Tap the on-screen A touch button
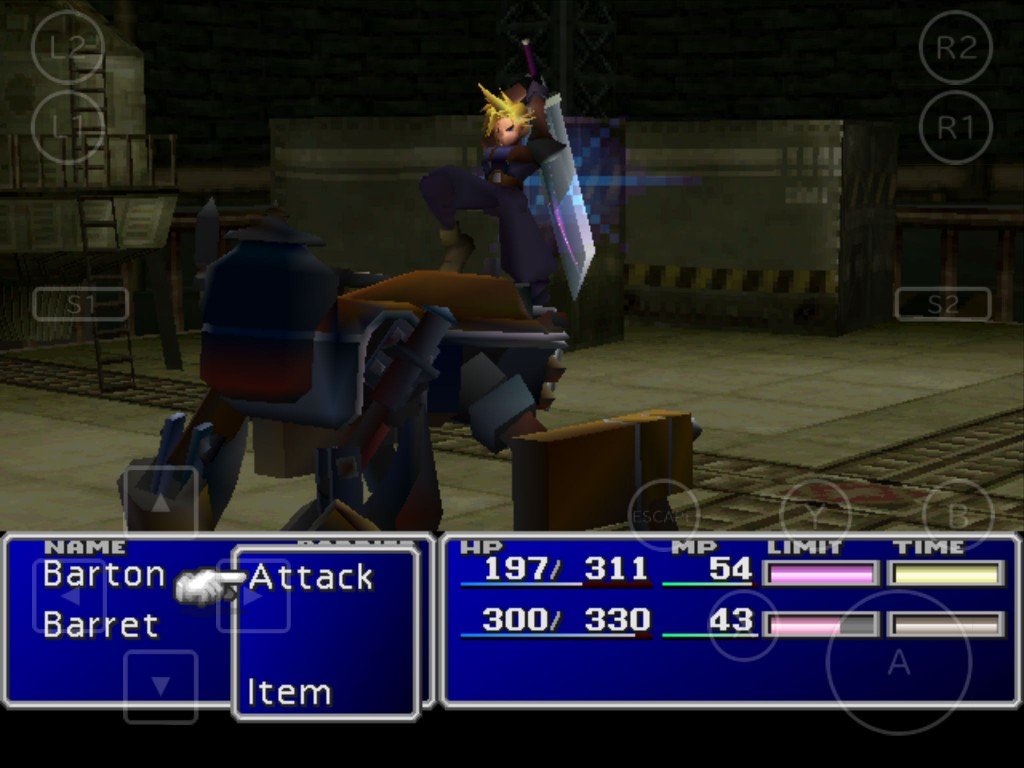 click(898, 662)
